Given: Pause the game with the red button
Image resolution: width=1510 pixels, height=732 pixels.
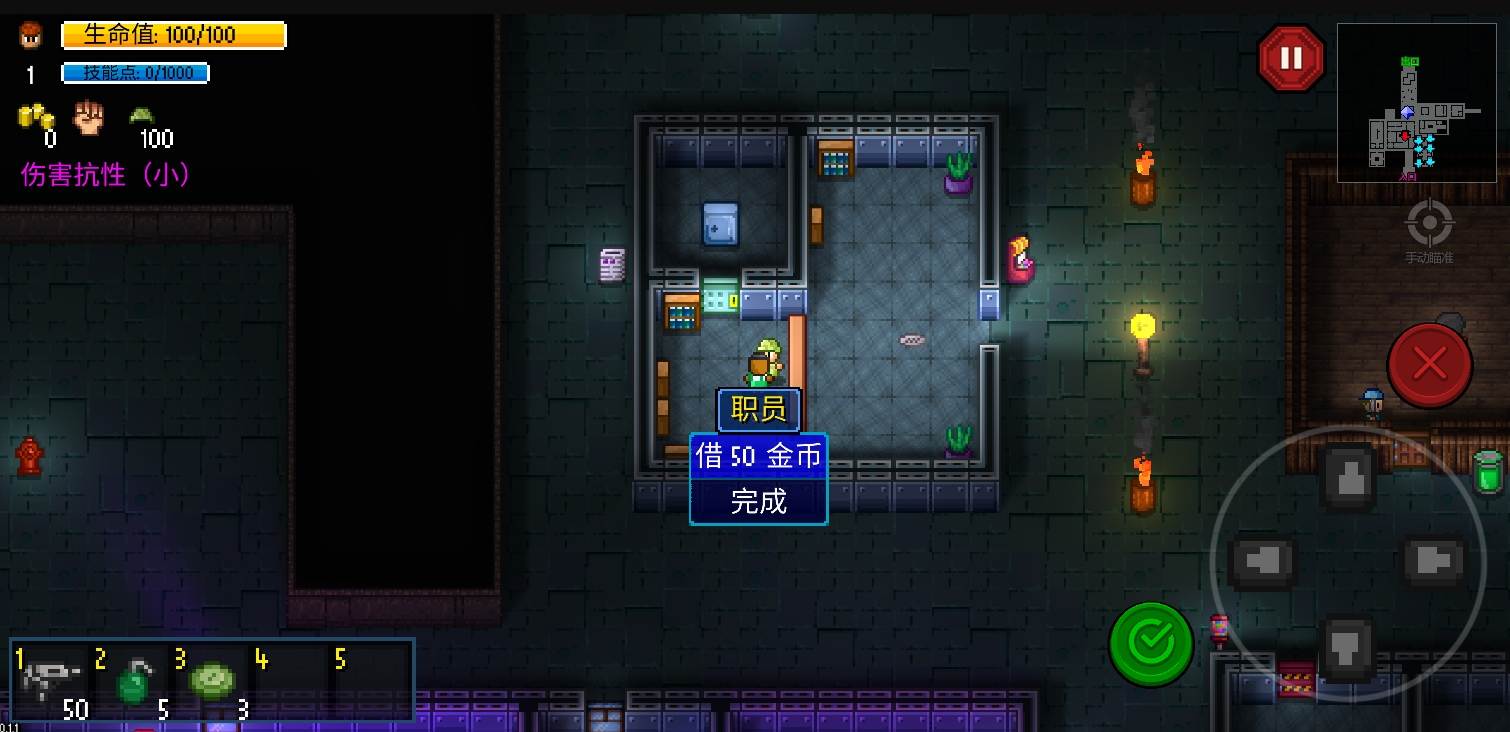Looking at the screenshot, I should pyautogui.click(x=1291, y=59).
